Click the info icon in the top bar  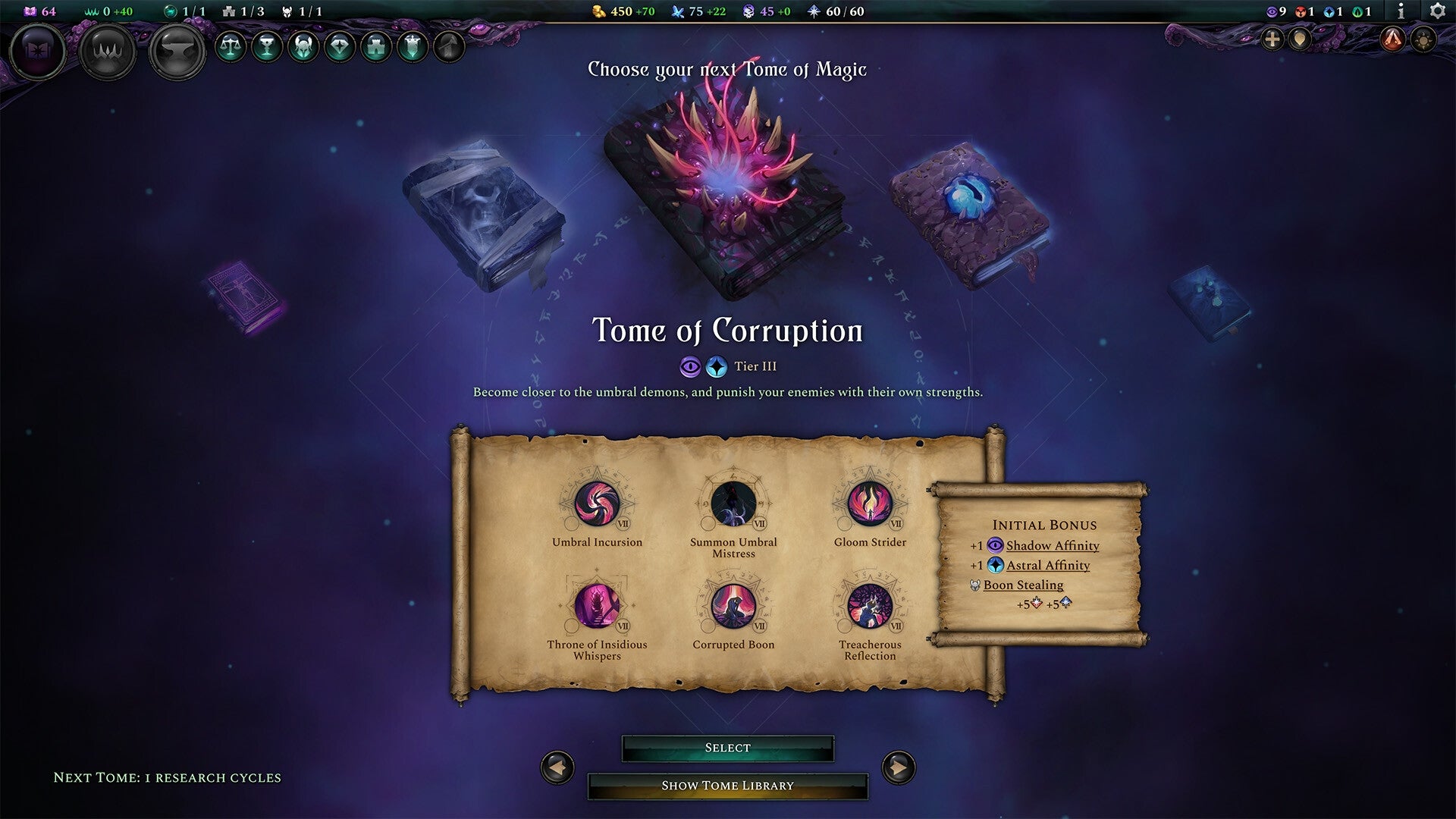coord(1402,11)
